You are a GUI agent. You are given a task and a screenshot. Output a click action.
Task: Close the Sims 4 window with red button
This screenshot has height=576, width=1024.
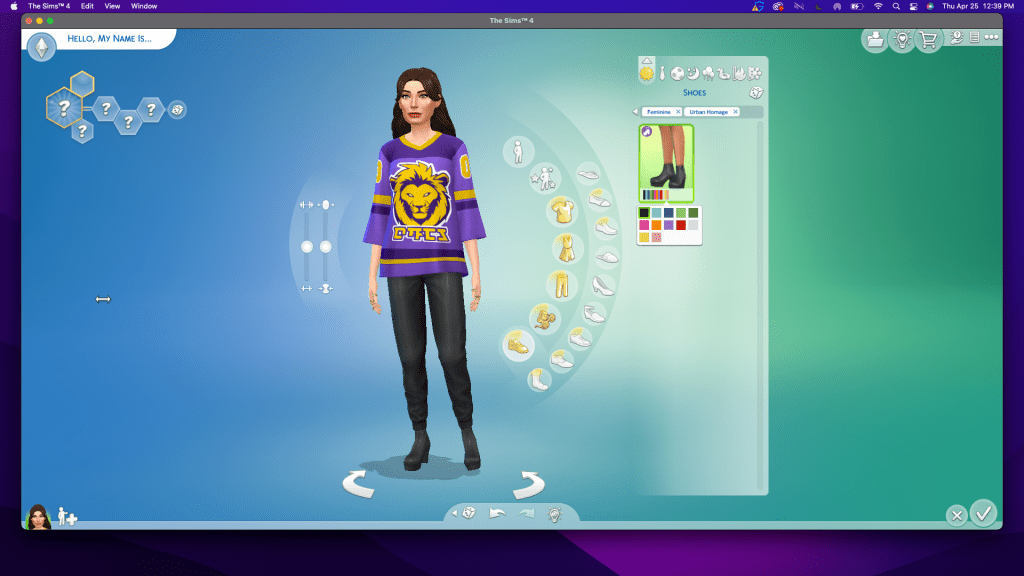tap(29, 20)
